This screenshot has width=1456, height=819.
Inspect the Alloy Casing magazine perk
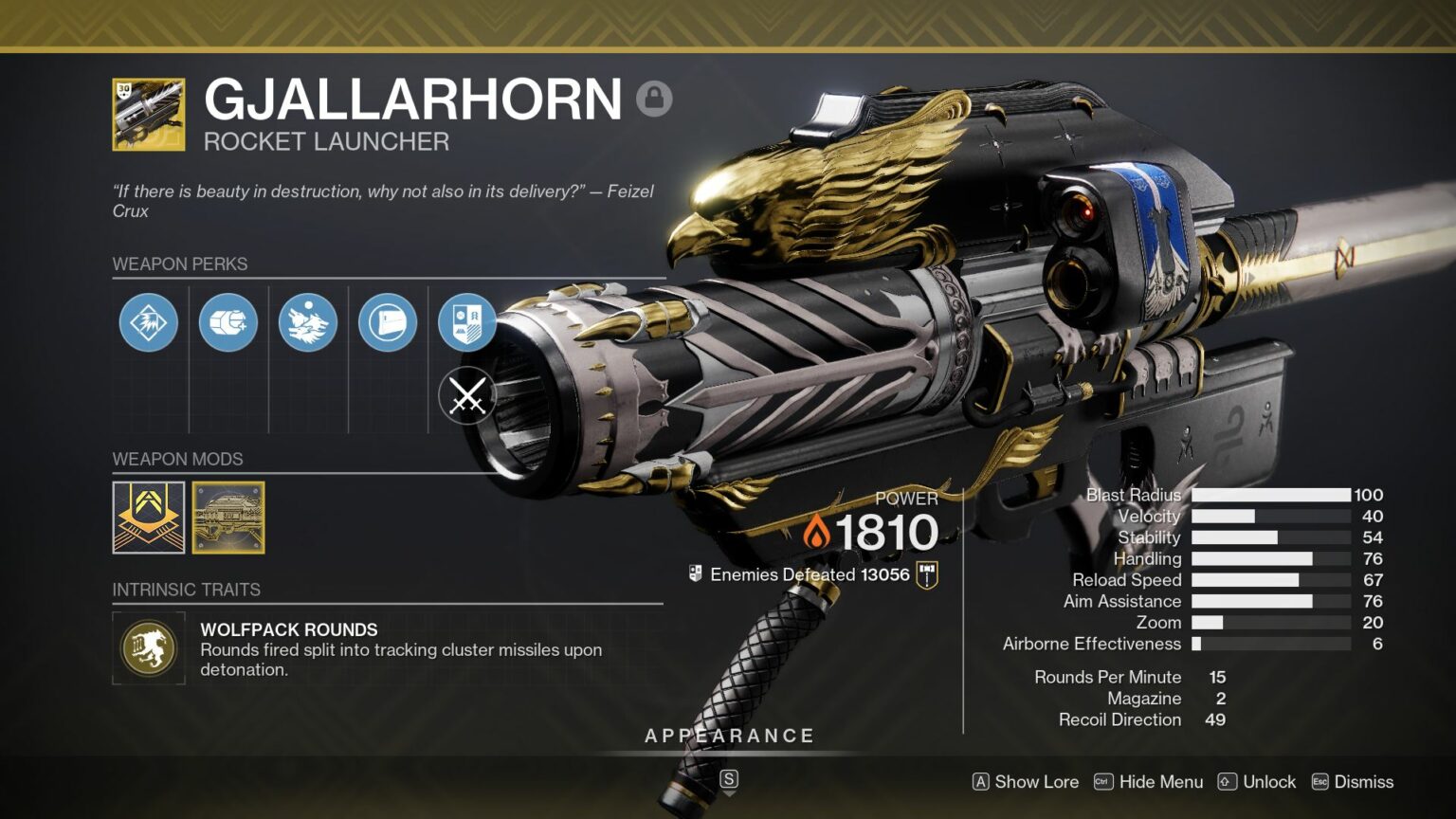(x=227, y=322)
